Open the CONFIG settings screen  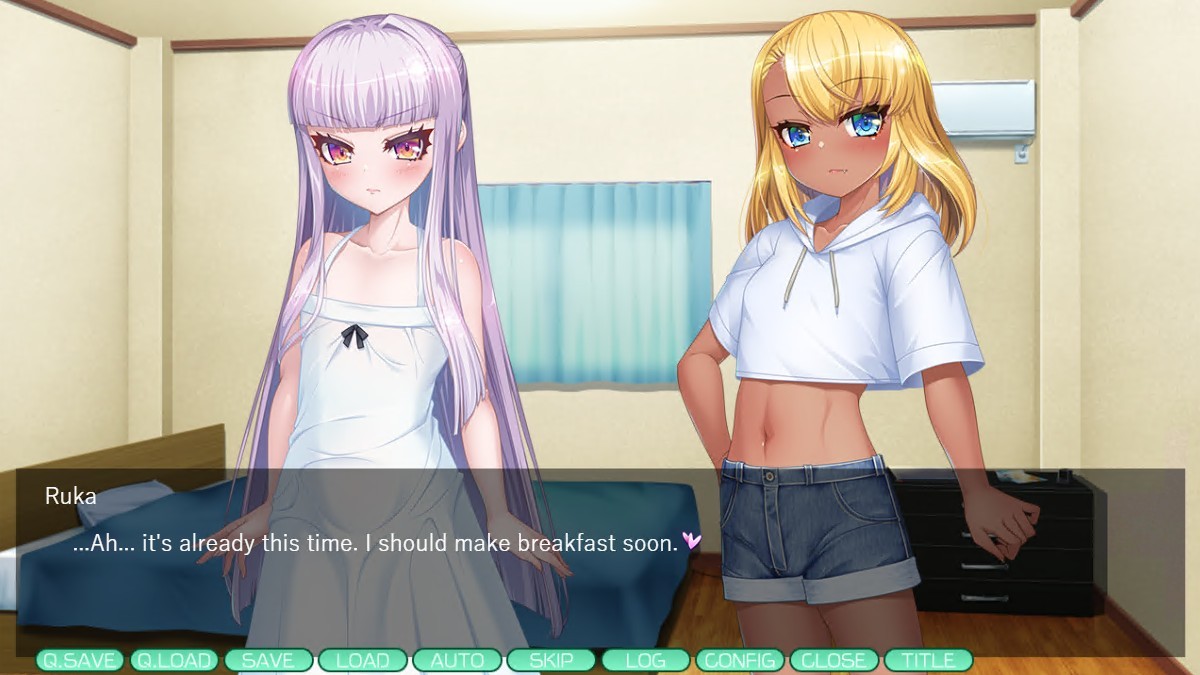click(740, 660)
